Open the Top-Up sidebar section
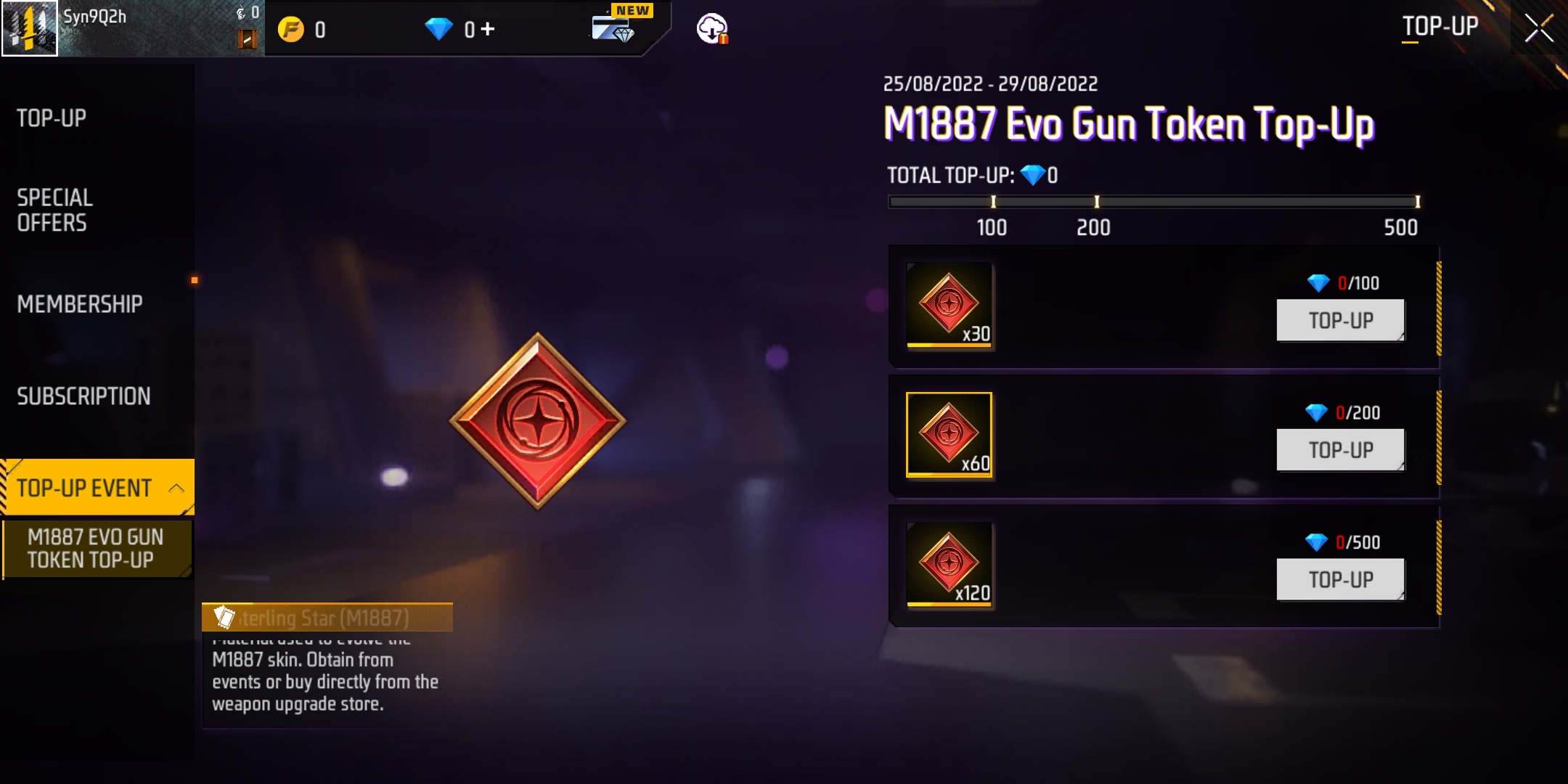Viewport: 1568px width, 784px height. 52,118
